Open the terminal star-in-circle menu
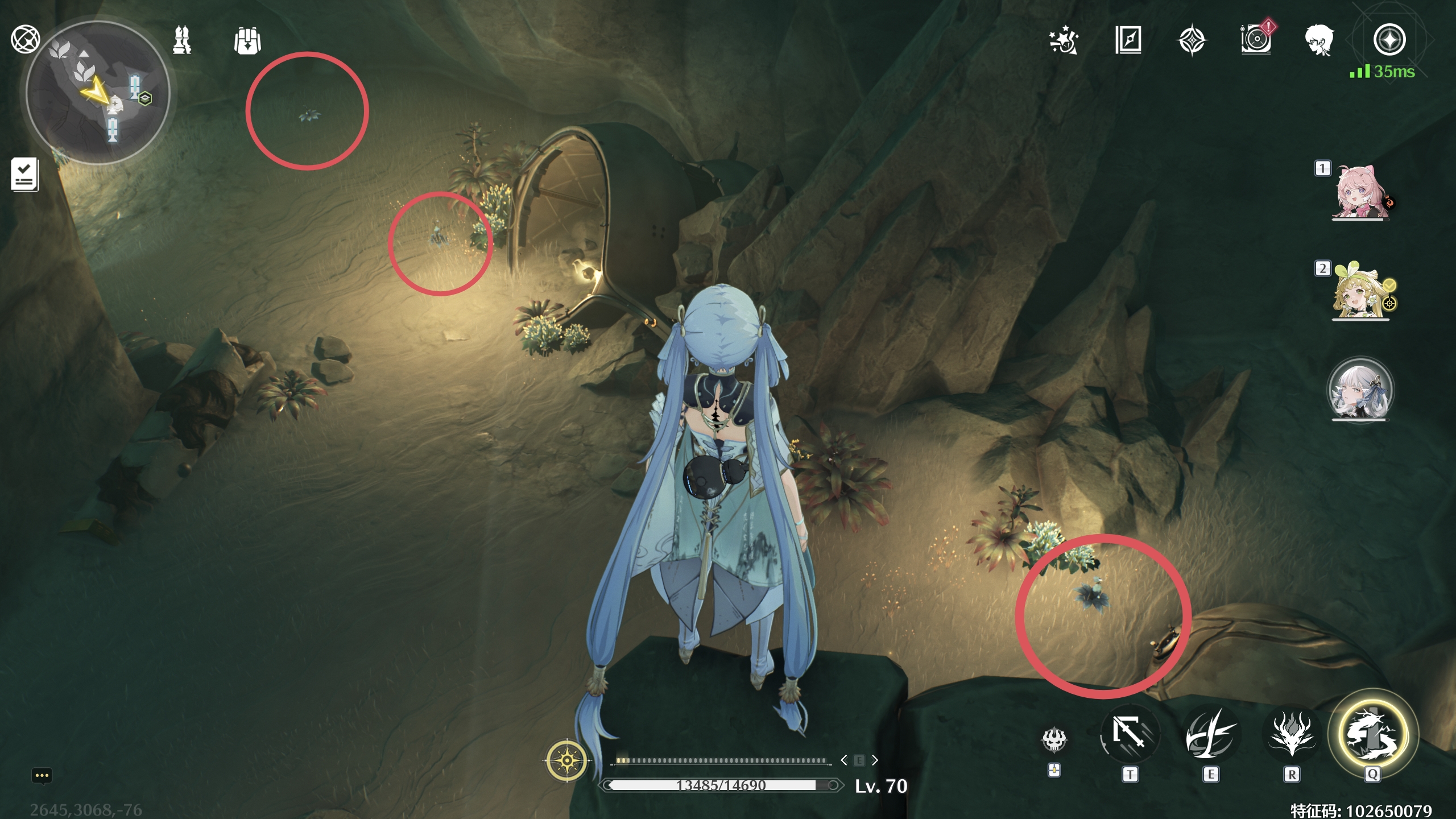This screenshot has height=819, width=1456. (1389, 40)
